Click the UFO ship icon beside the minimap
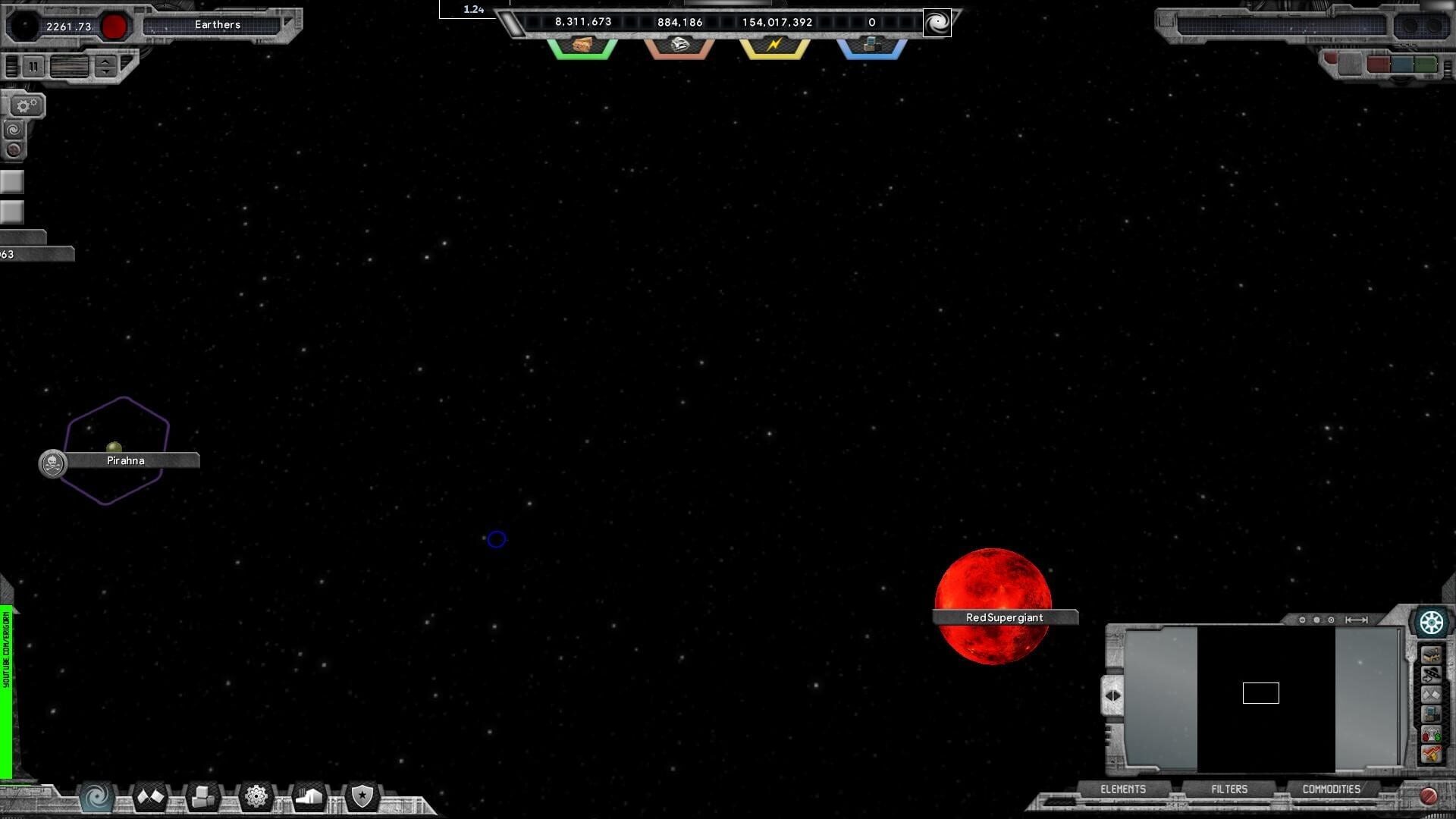The image size is (1456, 819). pos(1432,675)
